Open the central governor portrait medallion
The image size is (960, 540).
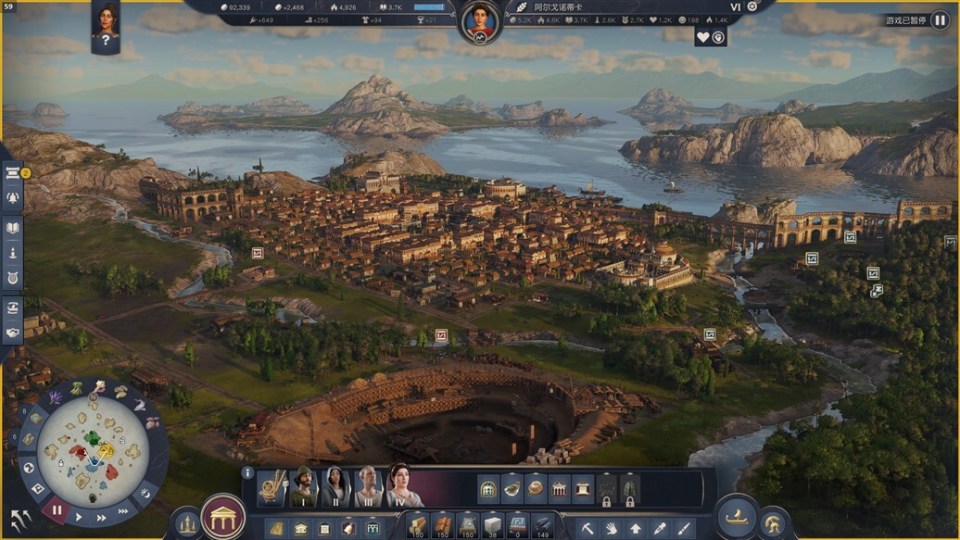(480, 20)
